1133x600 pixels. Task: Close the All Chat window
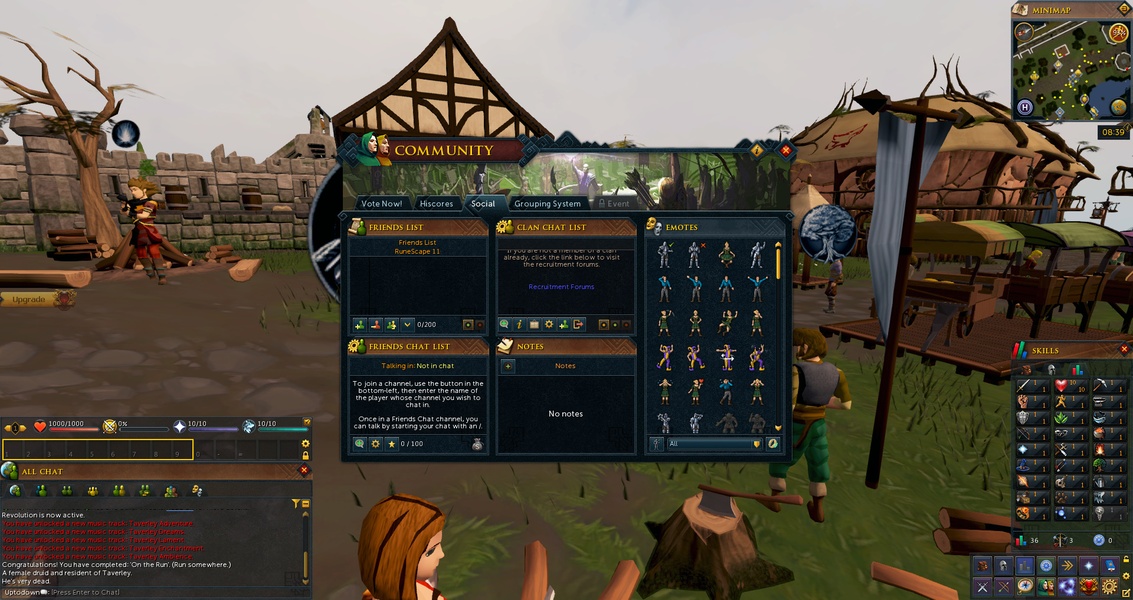coord(304,470)
